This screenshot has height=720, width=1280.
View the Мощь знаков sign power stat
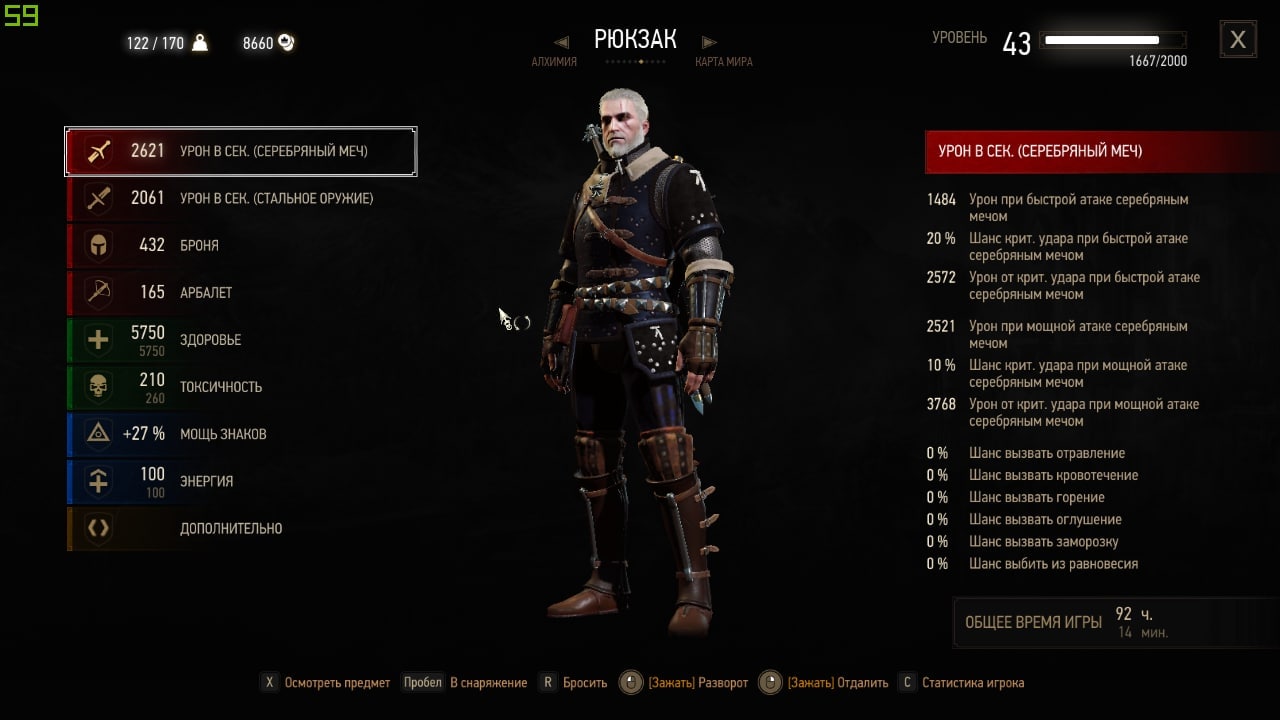point(241,434)
